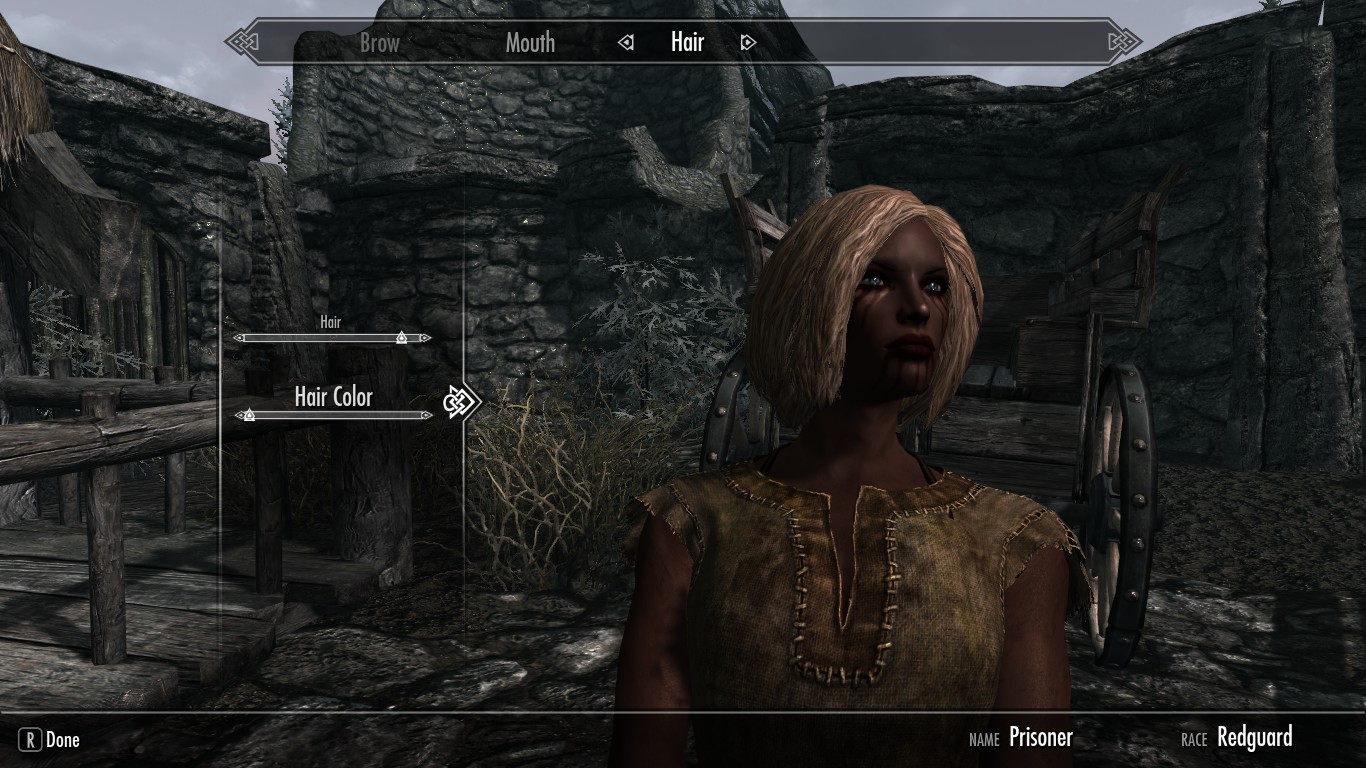Click the left arrow beside Hair tab

coord(626,42)
